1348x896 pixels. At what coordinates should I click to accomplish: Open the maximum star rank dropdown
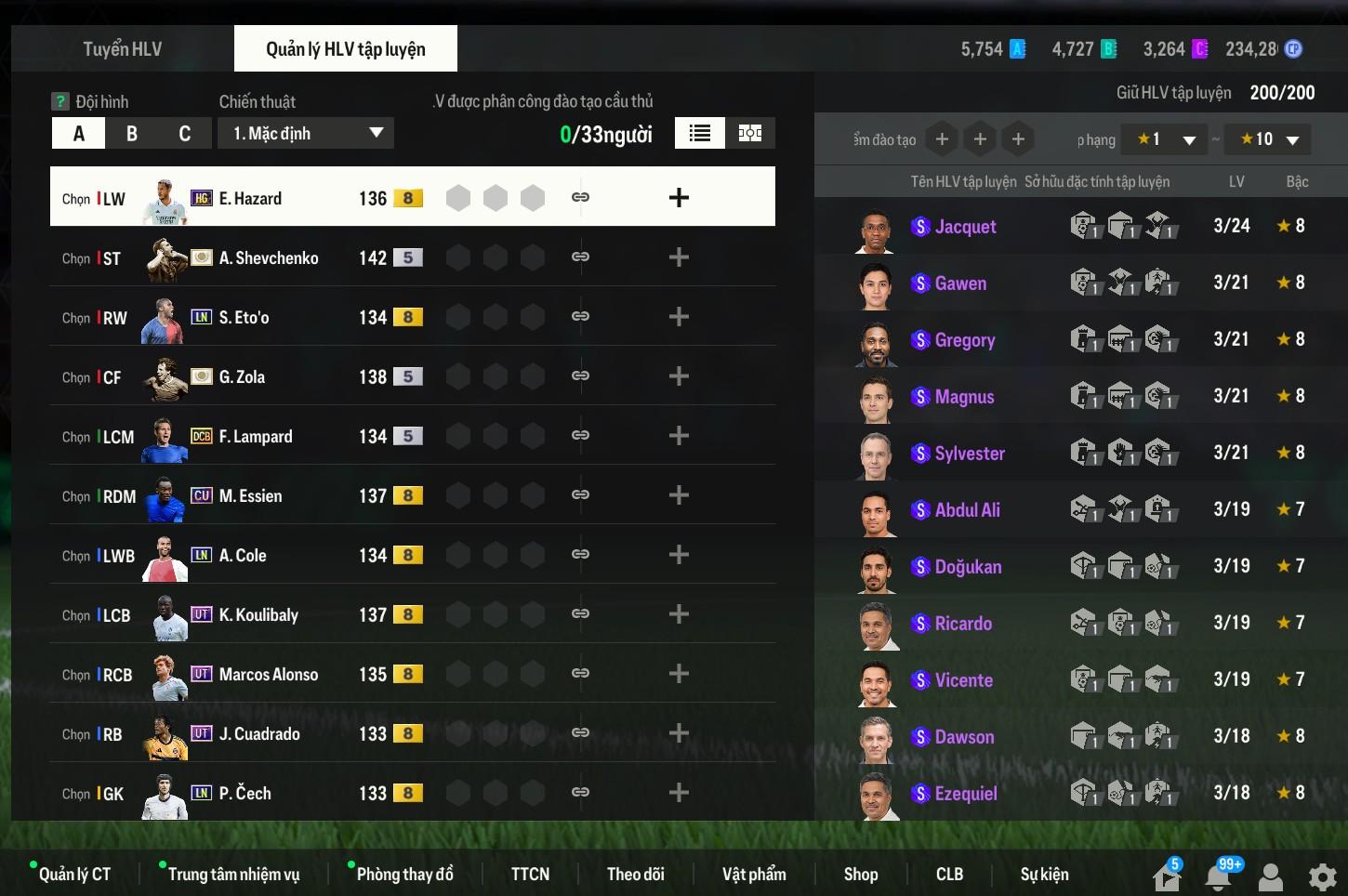[1268, 139]
